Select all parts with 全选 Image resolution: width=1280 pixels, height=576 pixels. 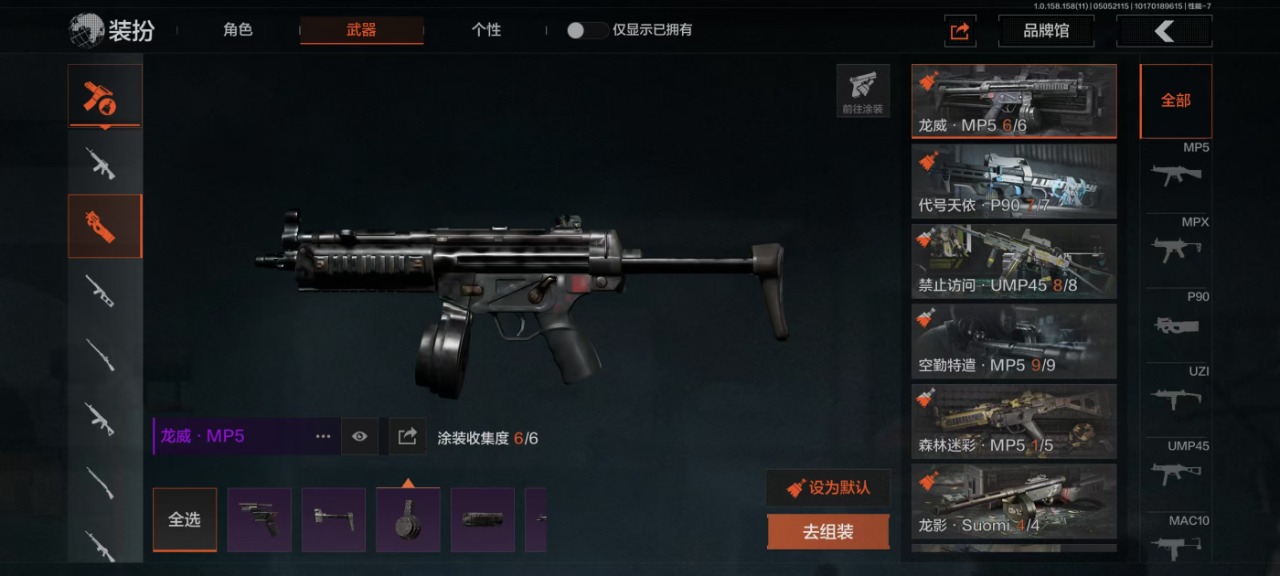pyautogui.click(x=184, y=520)
